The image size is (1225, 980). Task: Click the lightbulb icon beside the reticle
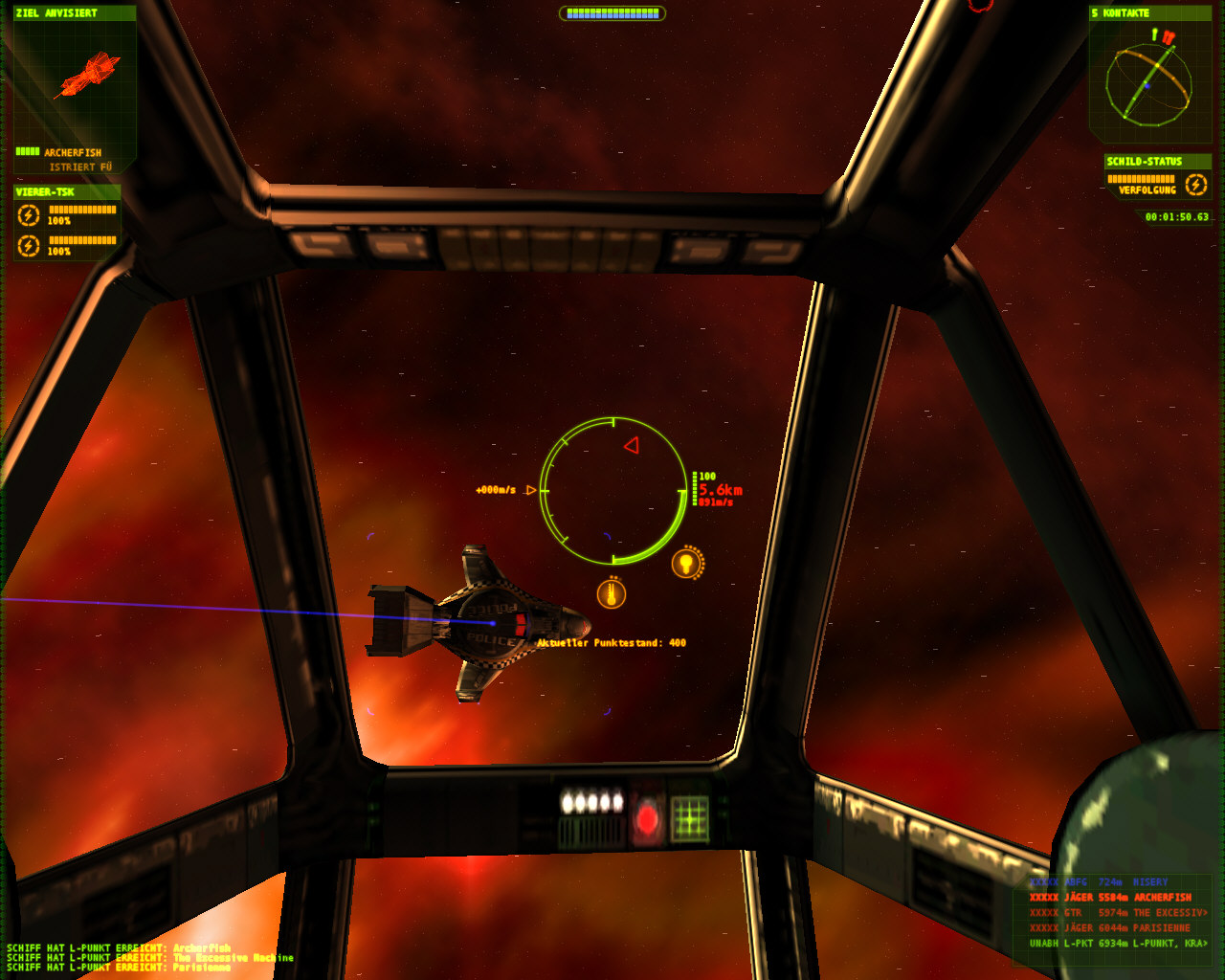click(685, 563)
